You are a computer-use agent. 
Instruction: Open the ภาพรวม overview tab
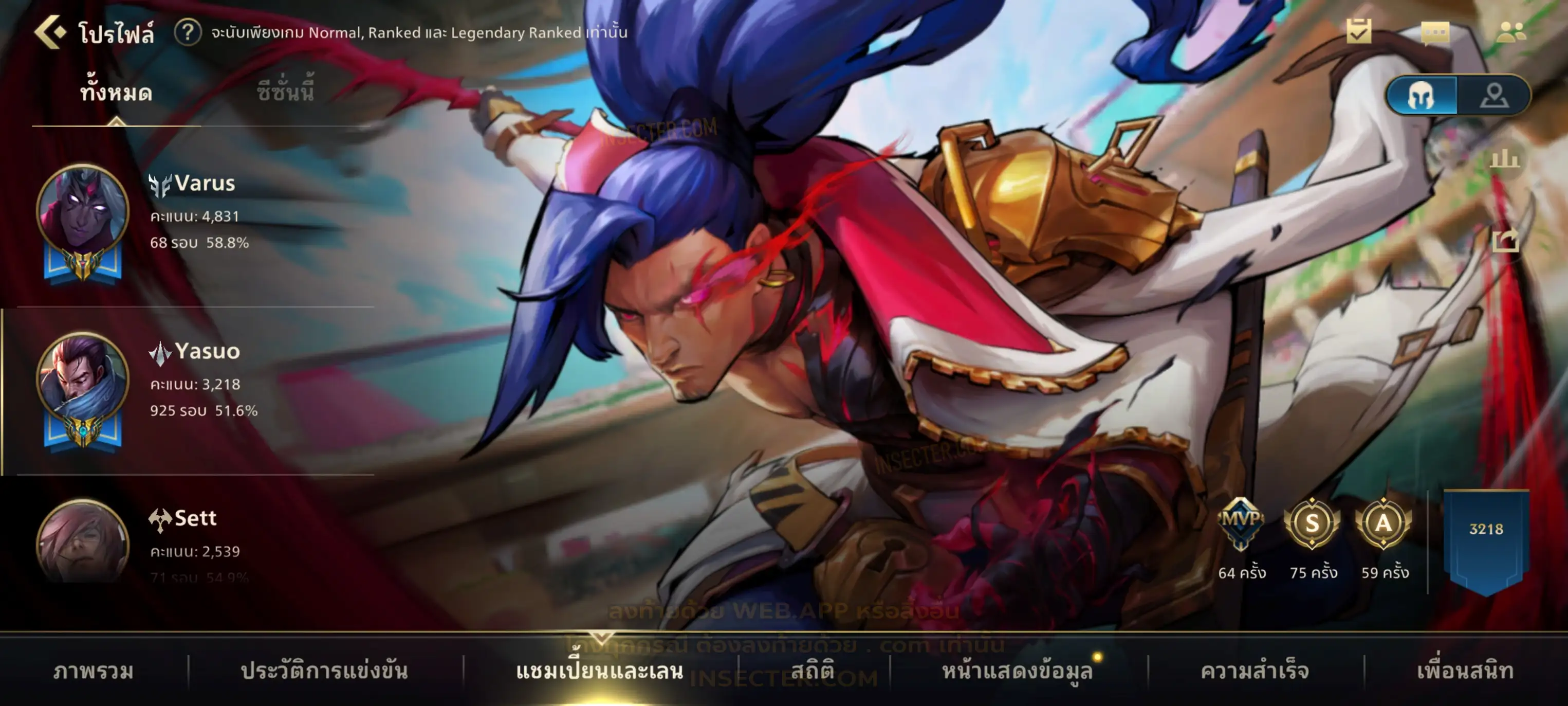(x=93, y=671)
